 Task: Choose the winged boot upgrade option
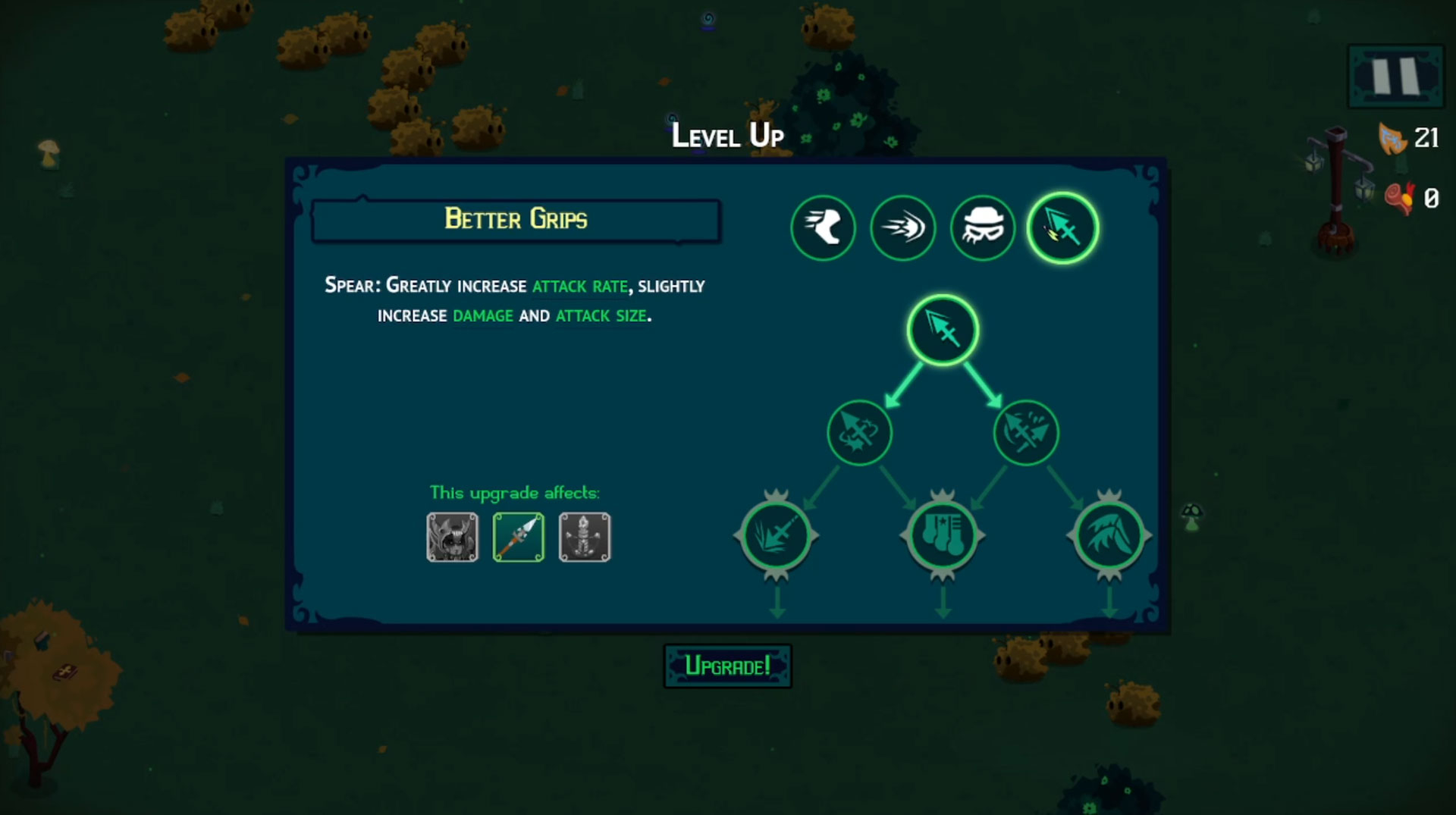coord(823,227)
